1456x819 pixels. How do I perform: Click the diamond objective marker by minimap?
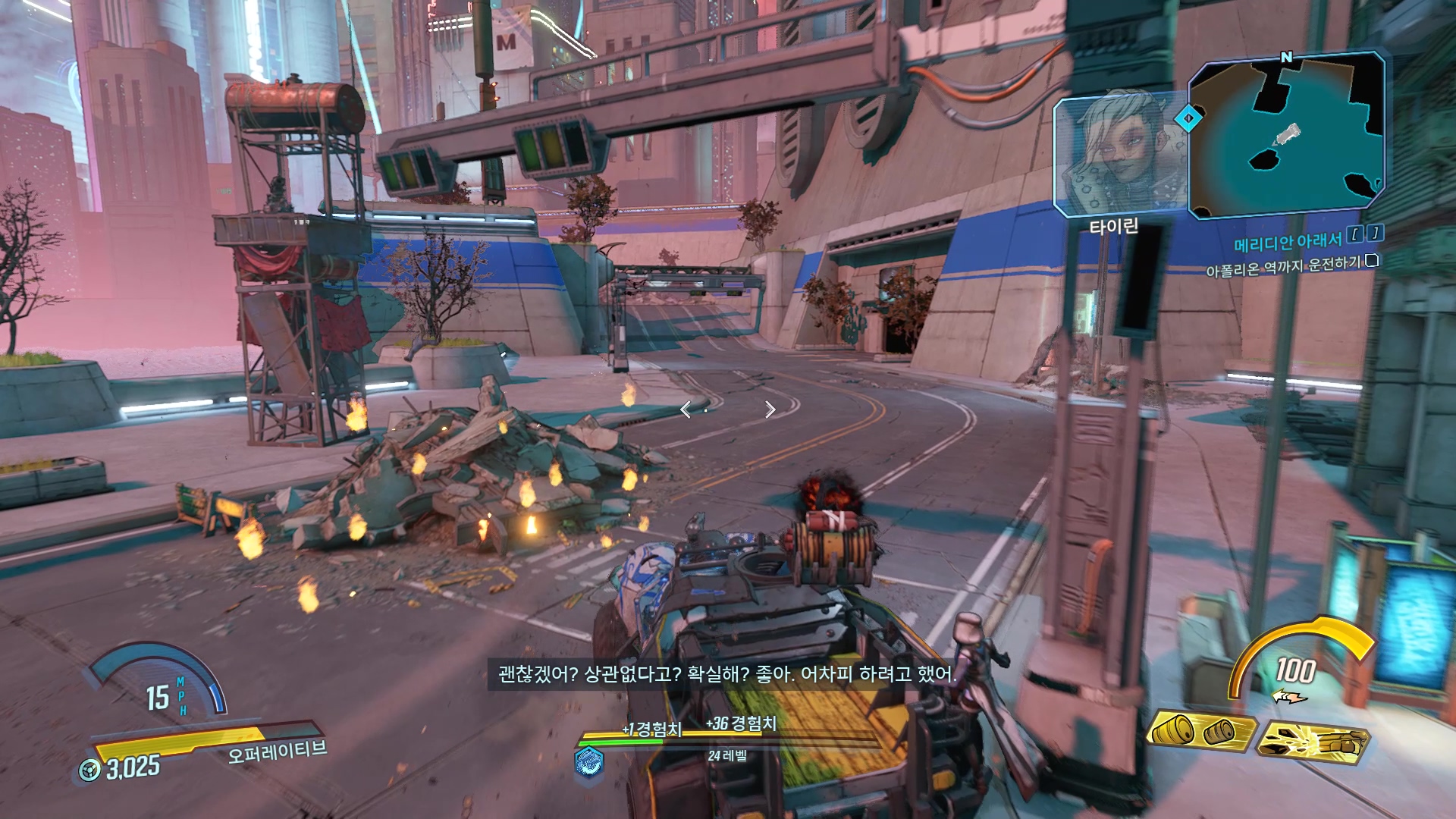[1188, 118]
